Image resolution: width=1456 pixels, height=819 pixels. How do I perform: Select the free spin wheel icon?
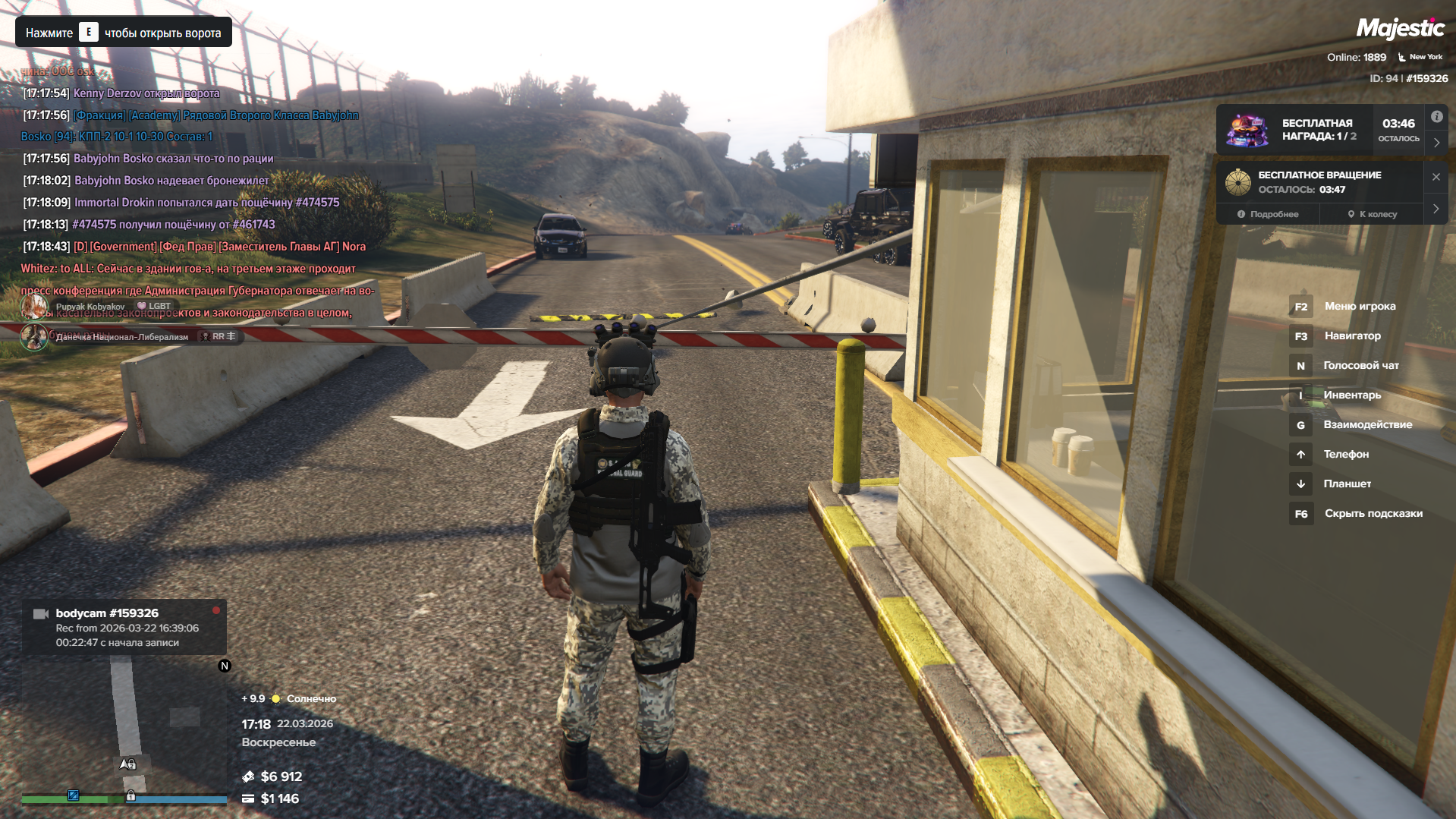click(1237, 182)
